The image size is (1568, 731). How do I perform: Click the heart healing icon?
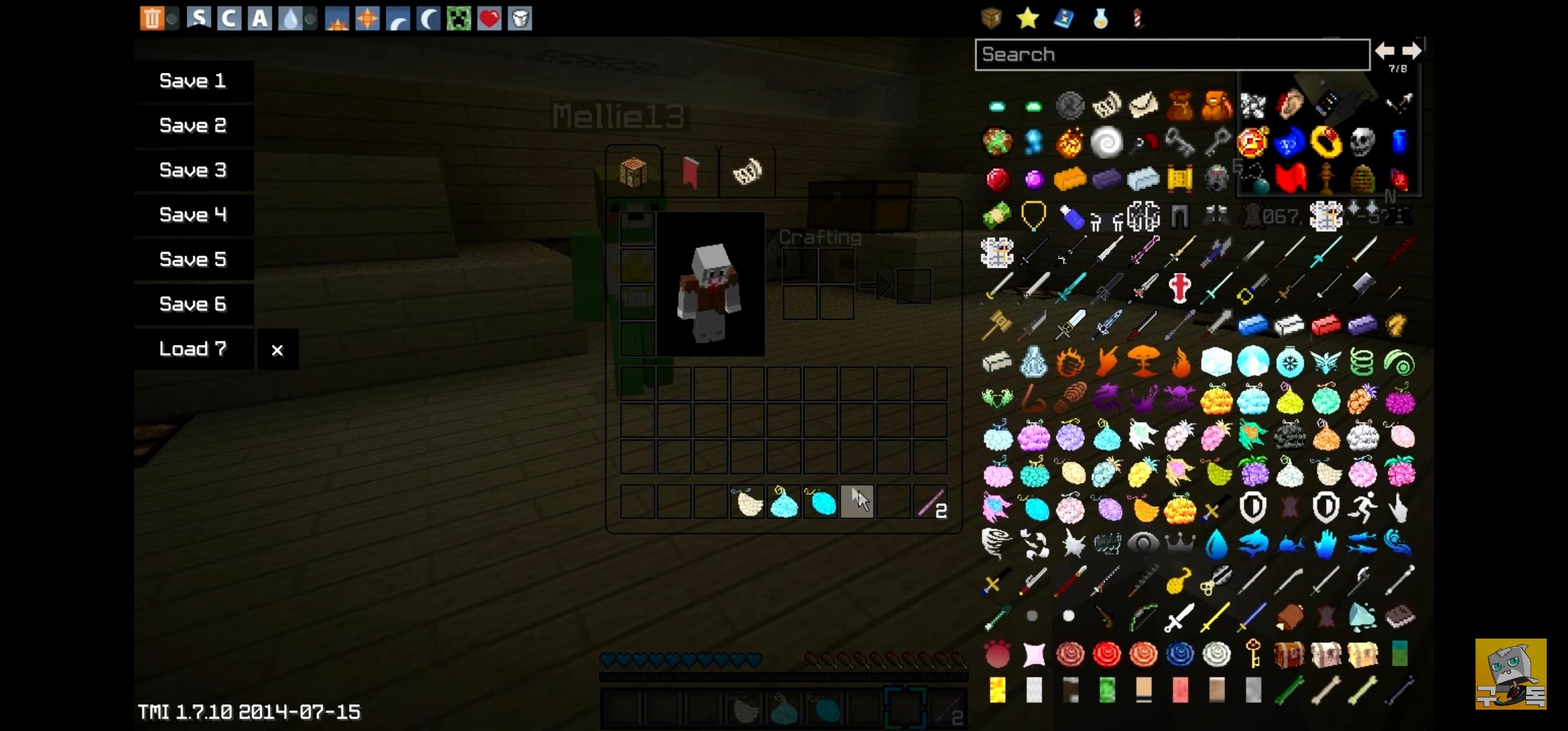[x=489, y=19]
